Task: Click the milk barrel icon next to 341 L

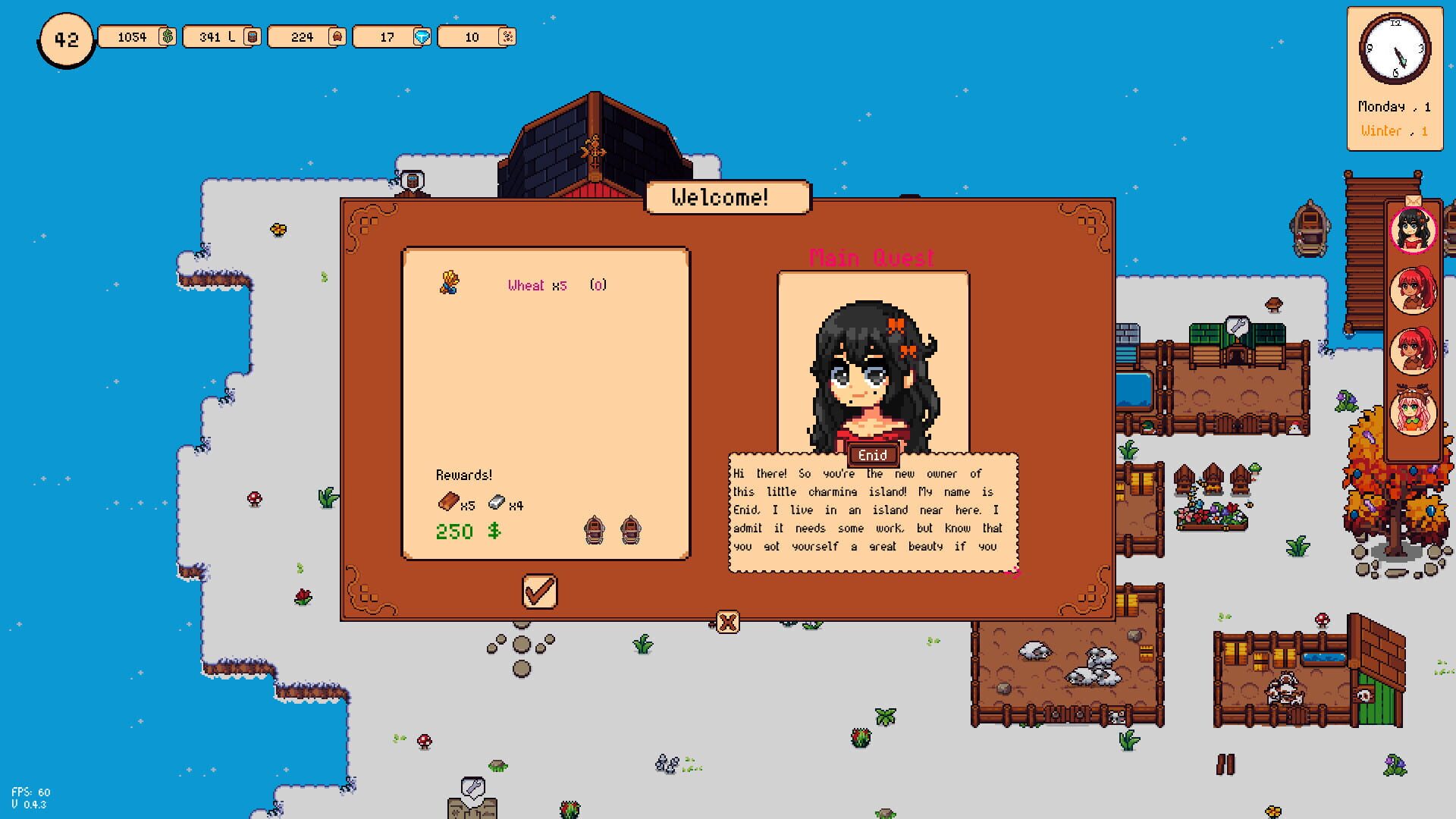Action: coord(251,36)
